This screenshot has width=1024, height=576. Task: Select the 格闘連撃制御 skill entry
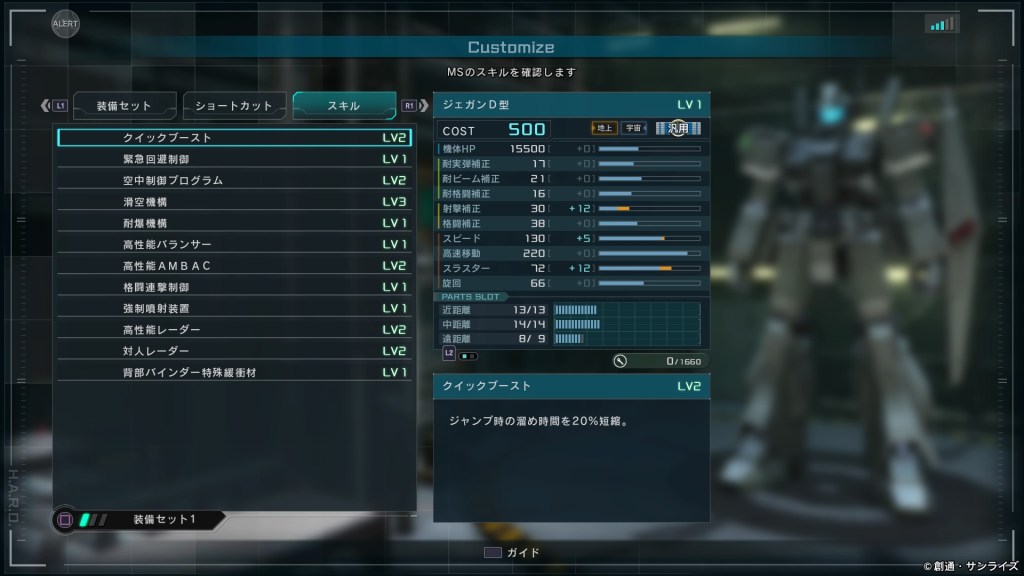235,288
